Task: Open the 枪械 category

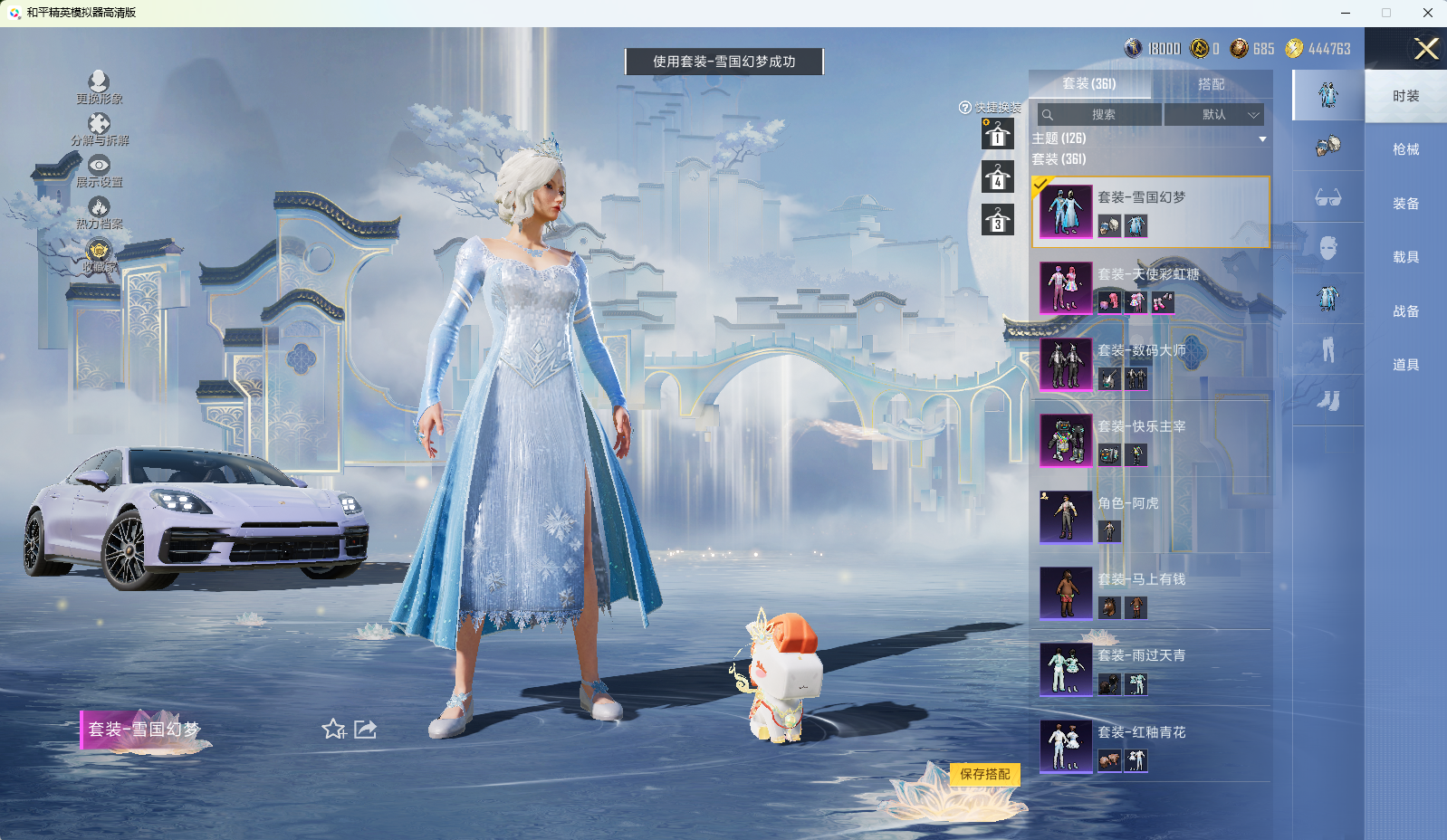Action: (1405, 149)
